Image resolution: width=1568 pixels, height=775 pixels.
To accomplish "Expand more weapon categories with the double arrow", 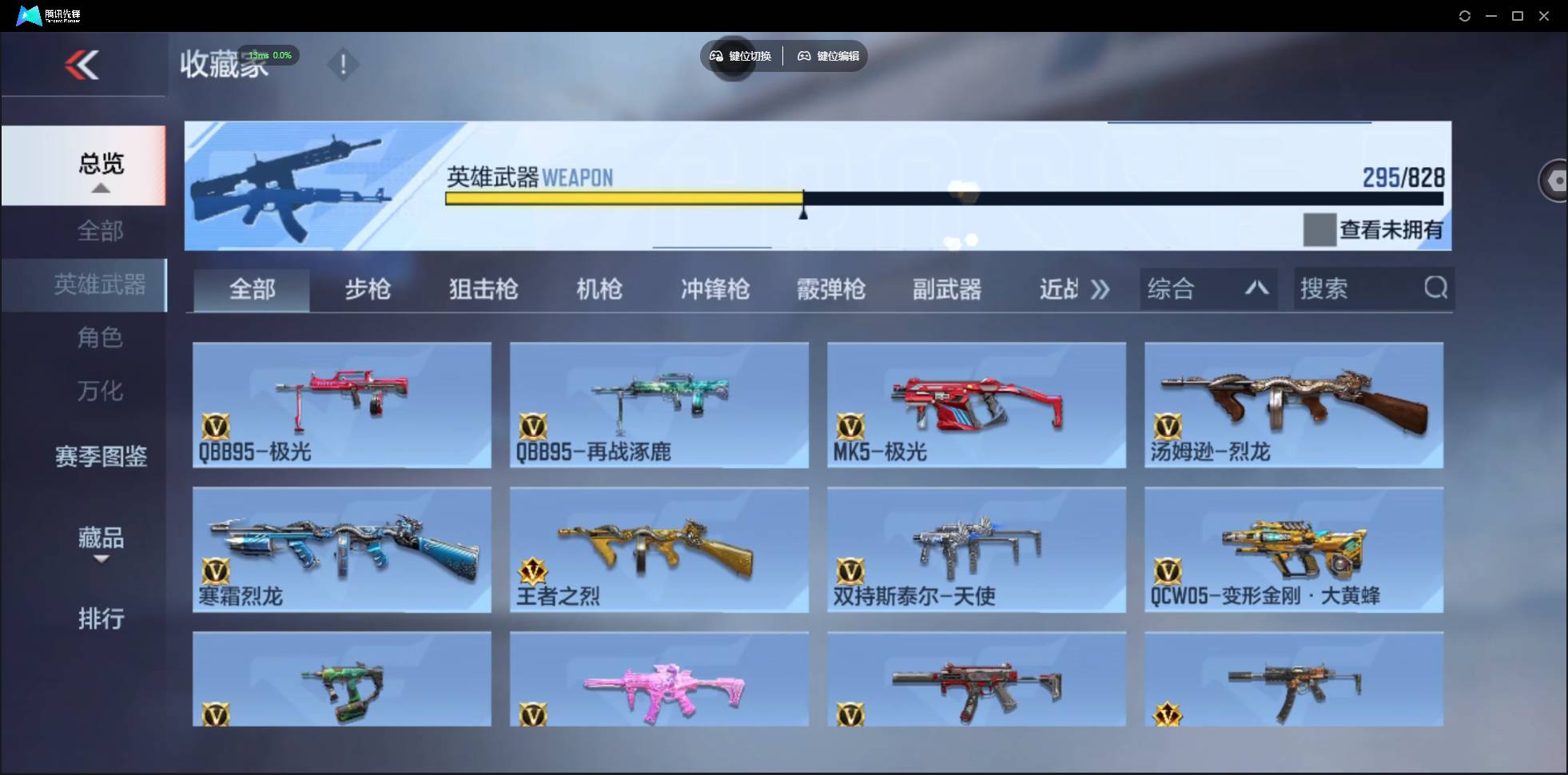I will (1100, 289).
